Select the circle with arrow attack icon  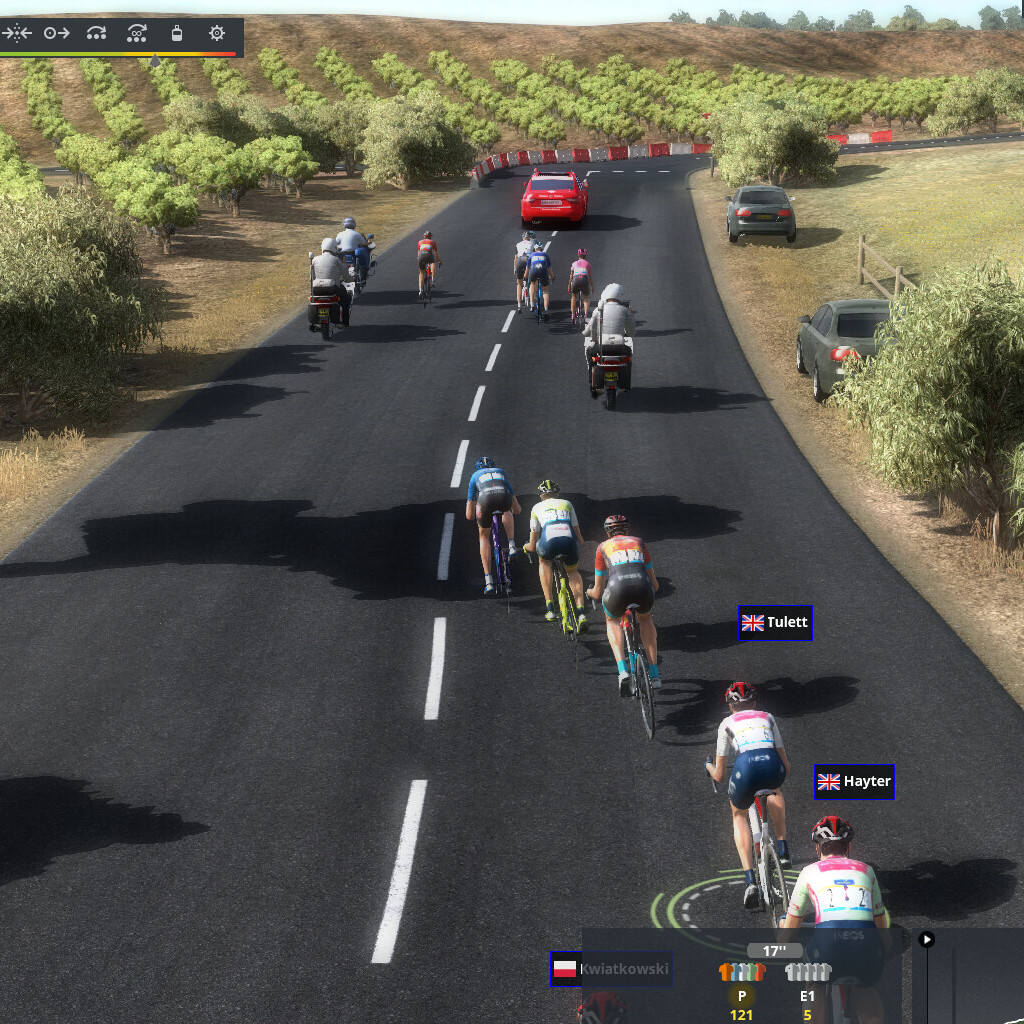56,33
